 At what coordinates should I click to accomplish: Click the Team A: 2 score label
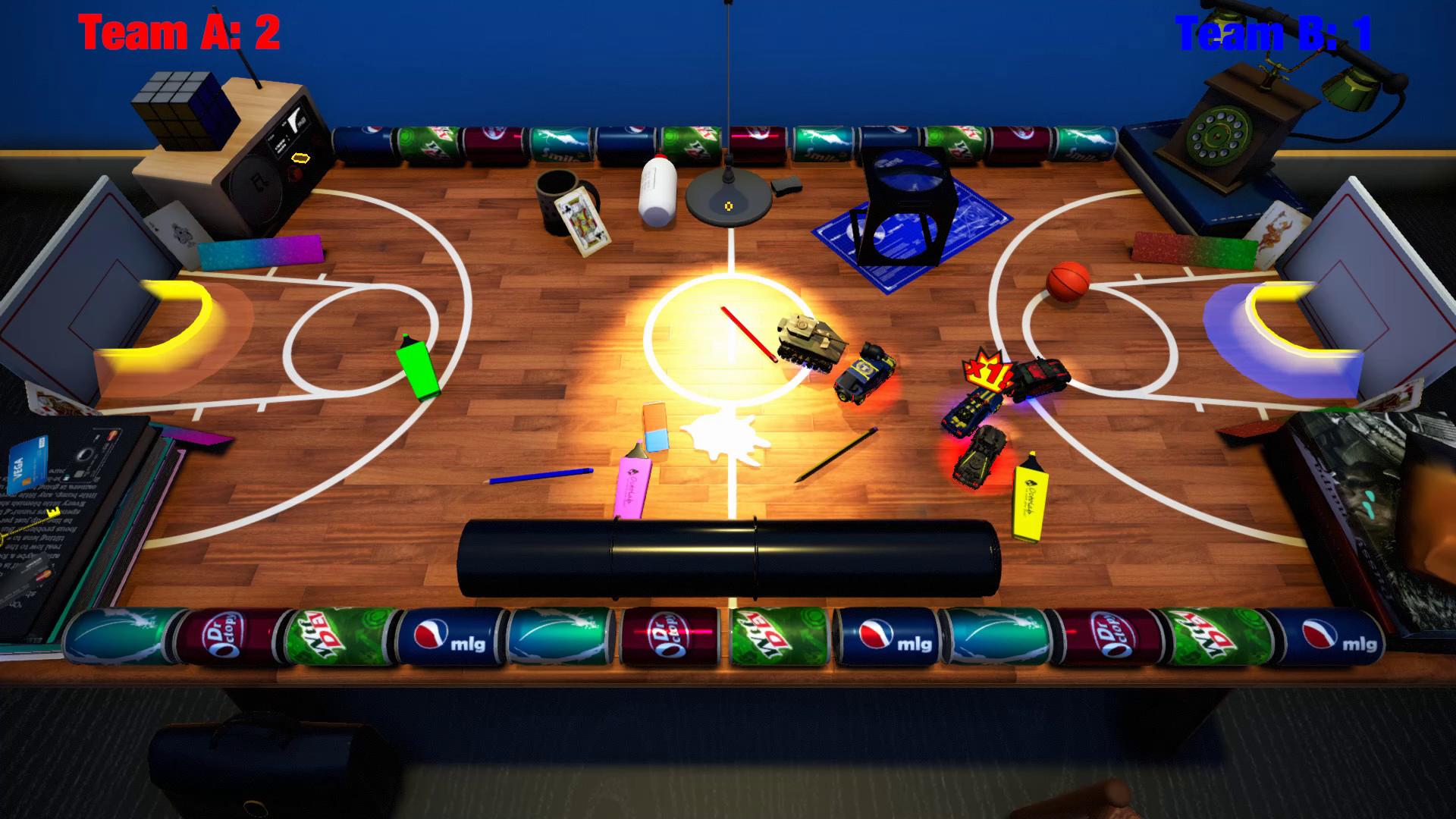coord(179,30)
